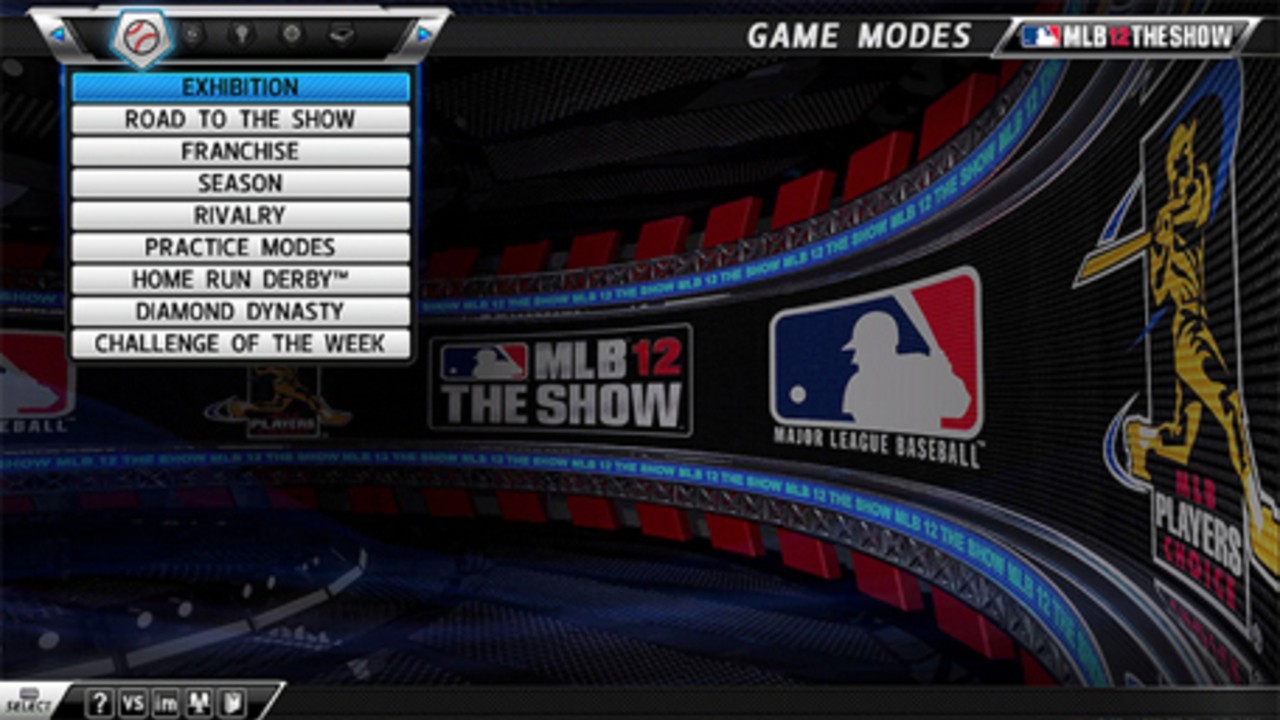Select the gear emblem in the navigation strip

point(292,33)
